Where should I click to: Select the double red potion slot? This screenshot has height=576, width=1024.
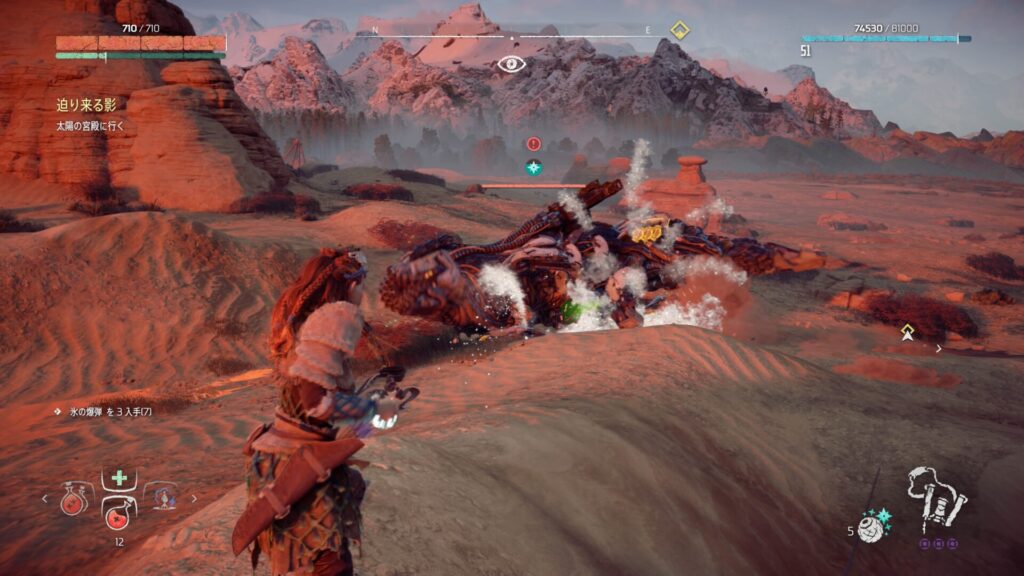(73, 498)
